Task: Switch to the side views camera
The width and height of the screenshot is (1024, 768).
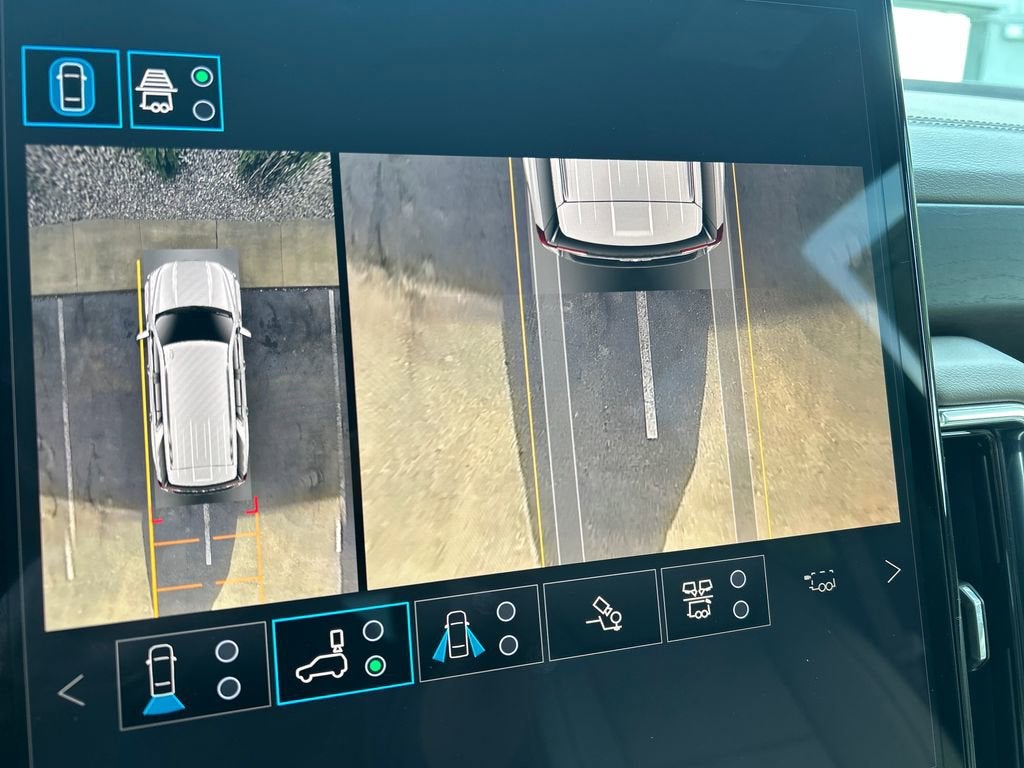Action: coord(479,632)
